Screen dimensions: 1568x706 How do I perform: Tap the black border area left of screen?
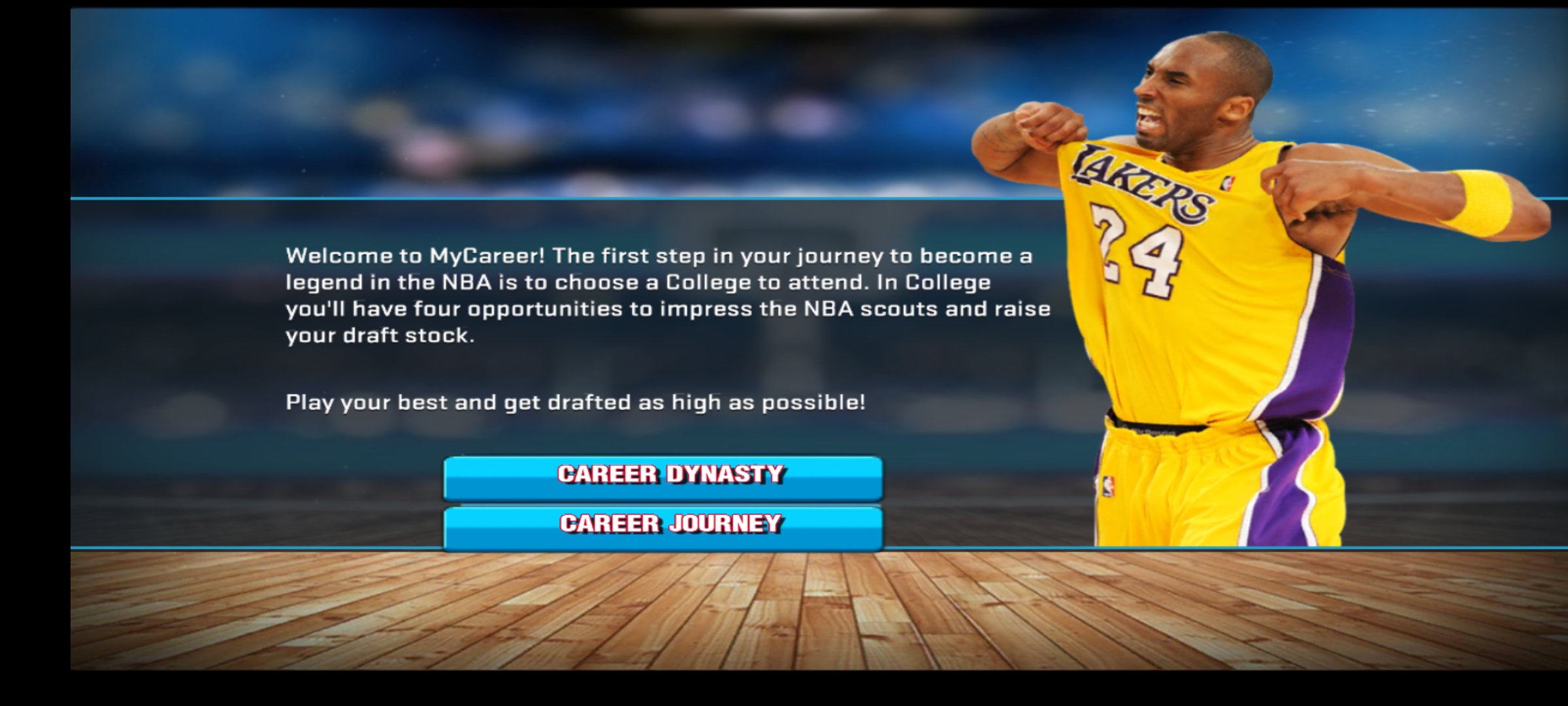click(x=33, y=353)
